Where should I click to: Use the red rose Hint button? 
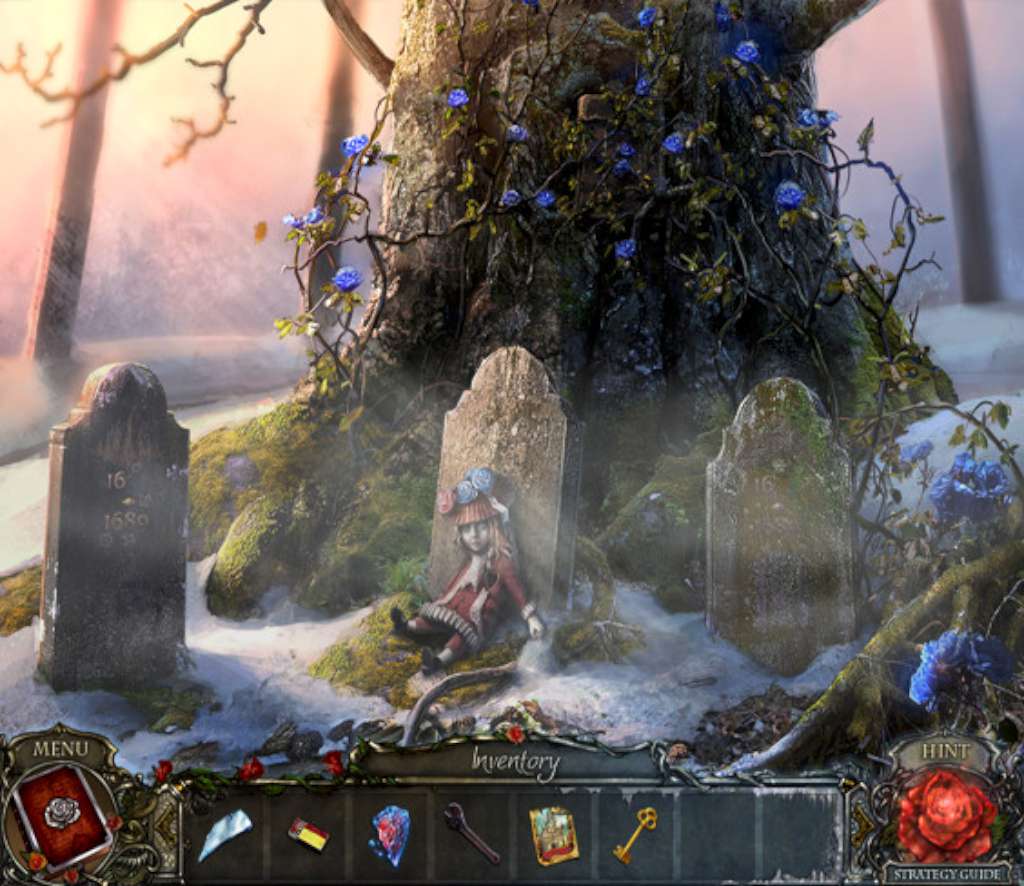(x=945, y=815)
